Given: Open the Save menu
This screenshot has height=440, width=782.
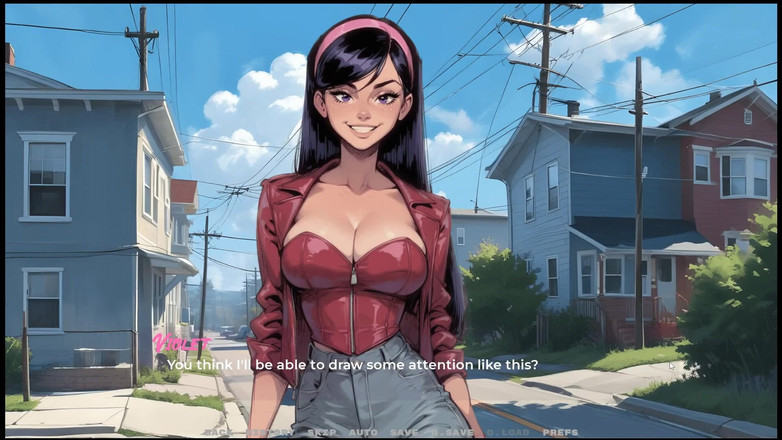Looking at the screenshot, I should (x=404, y=432).
